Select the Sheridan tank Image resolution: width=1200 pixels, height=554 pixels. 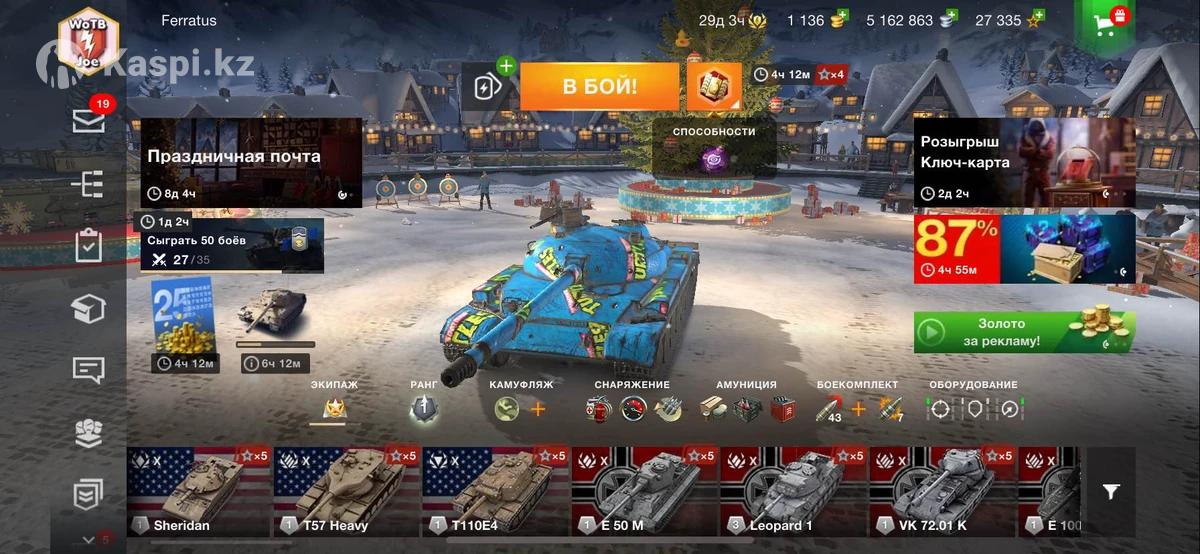coord(199,492)
